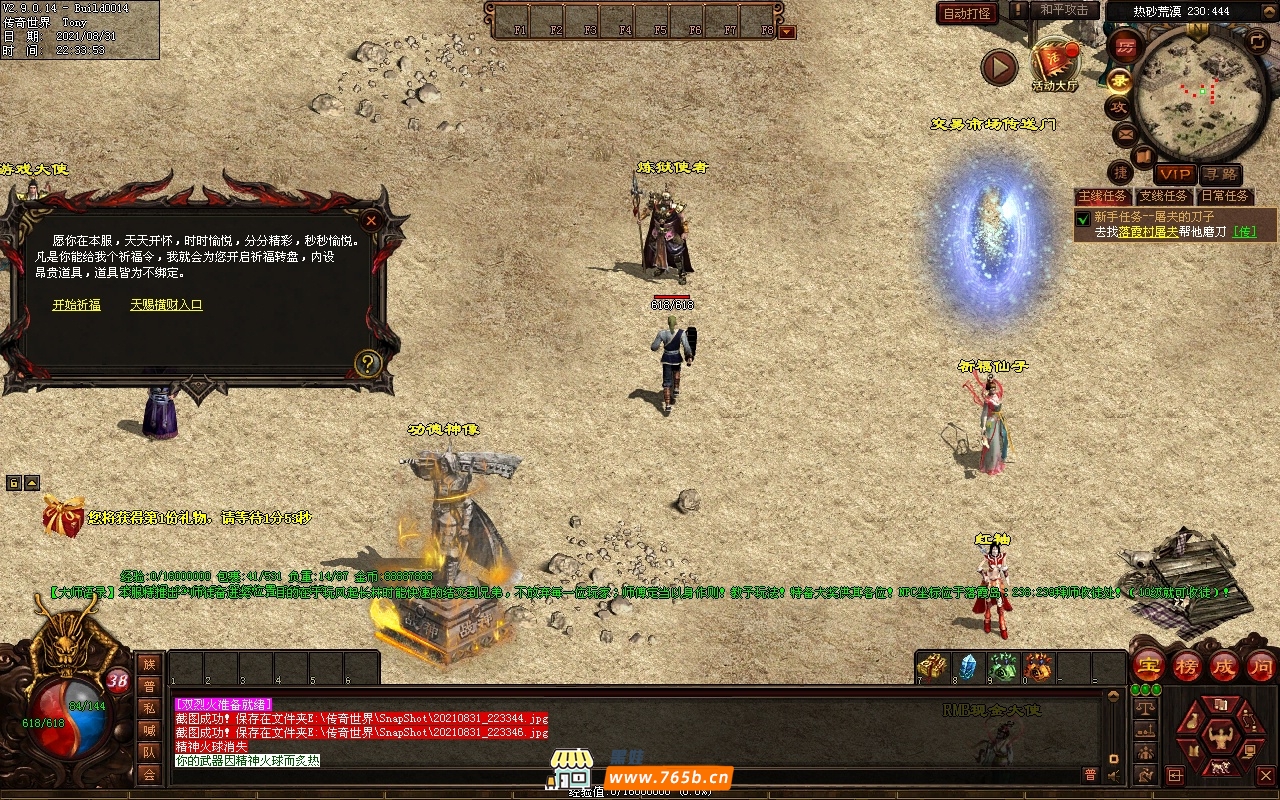
Task: Claim the red gift box countdown icon
Action: (x=63, y=517)
